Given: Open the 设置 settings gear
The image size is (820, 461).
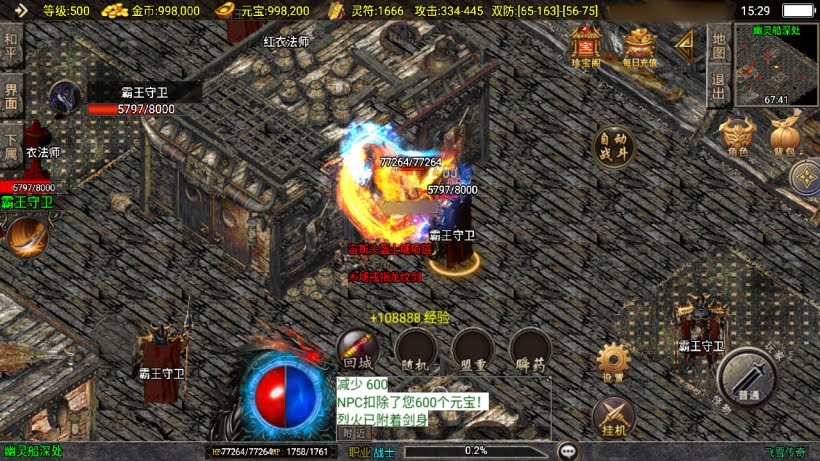Looking at the screenshot, I should [613, 361].
